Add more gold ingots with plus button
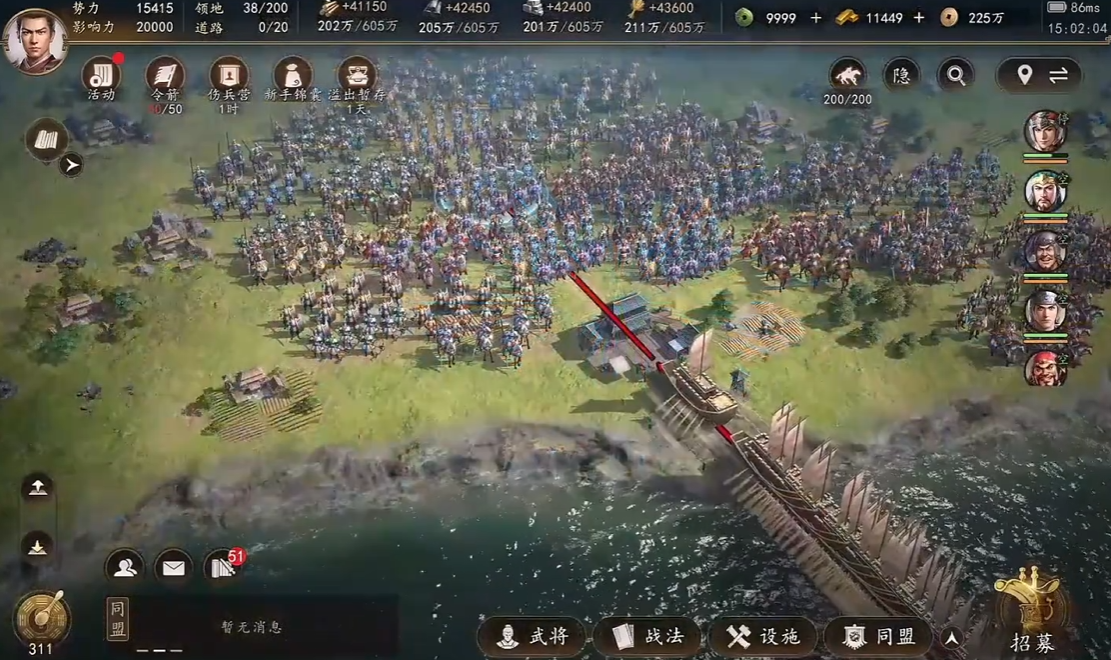 919,17
